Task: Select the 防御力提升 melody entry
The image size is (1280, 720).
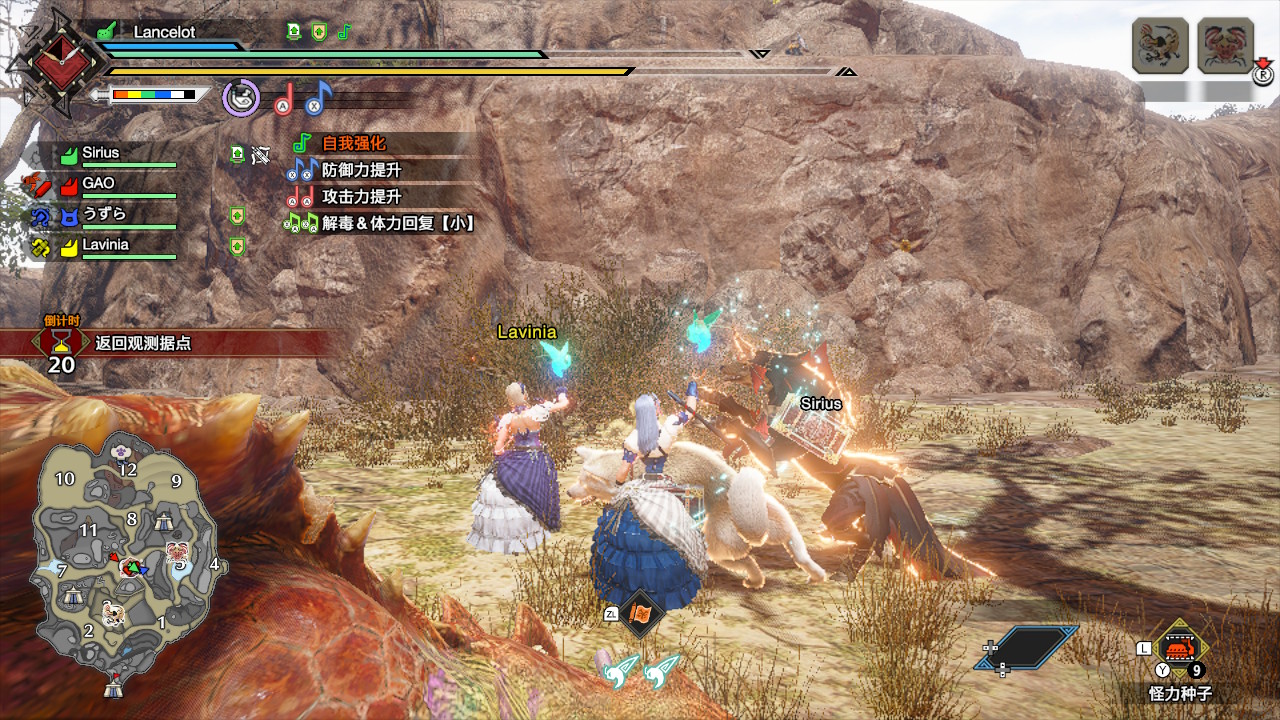Action: (361, 170)
